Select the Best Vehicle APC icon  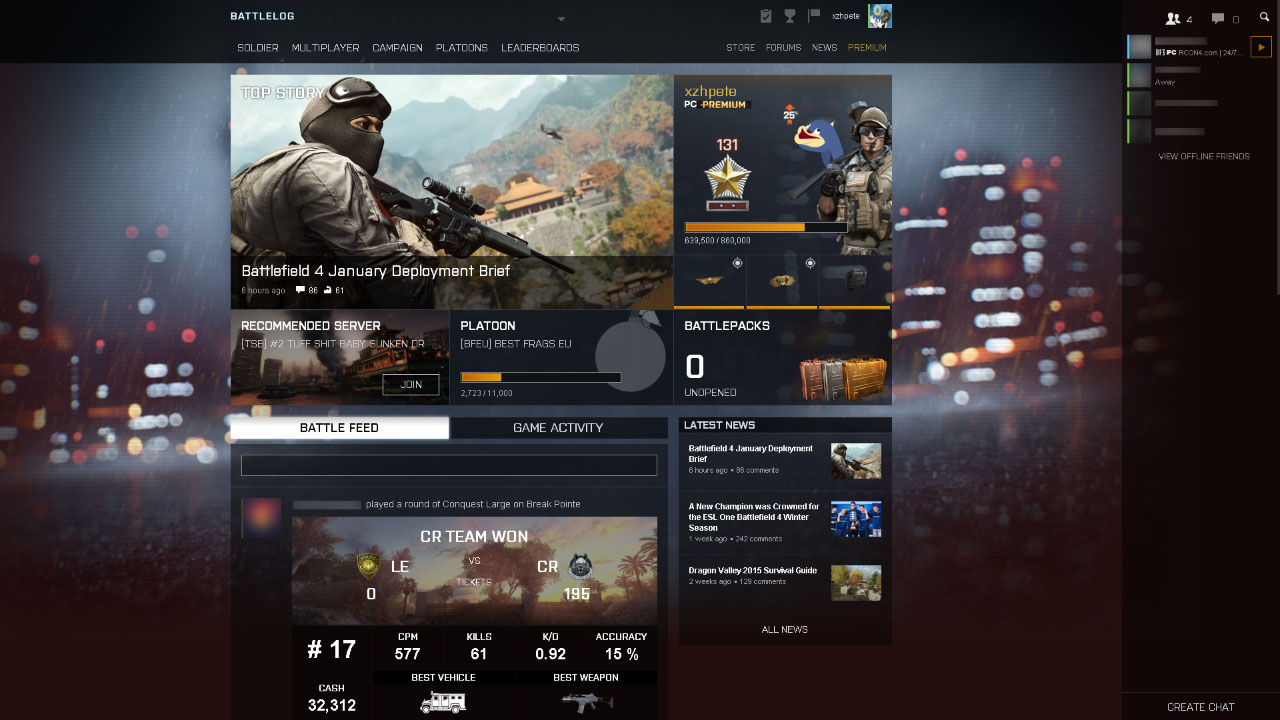point(443,702)
